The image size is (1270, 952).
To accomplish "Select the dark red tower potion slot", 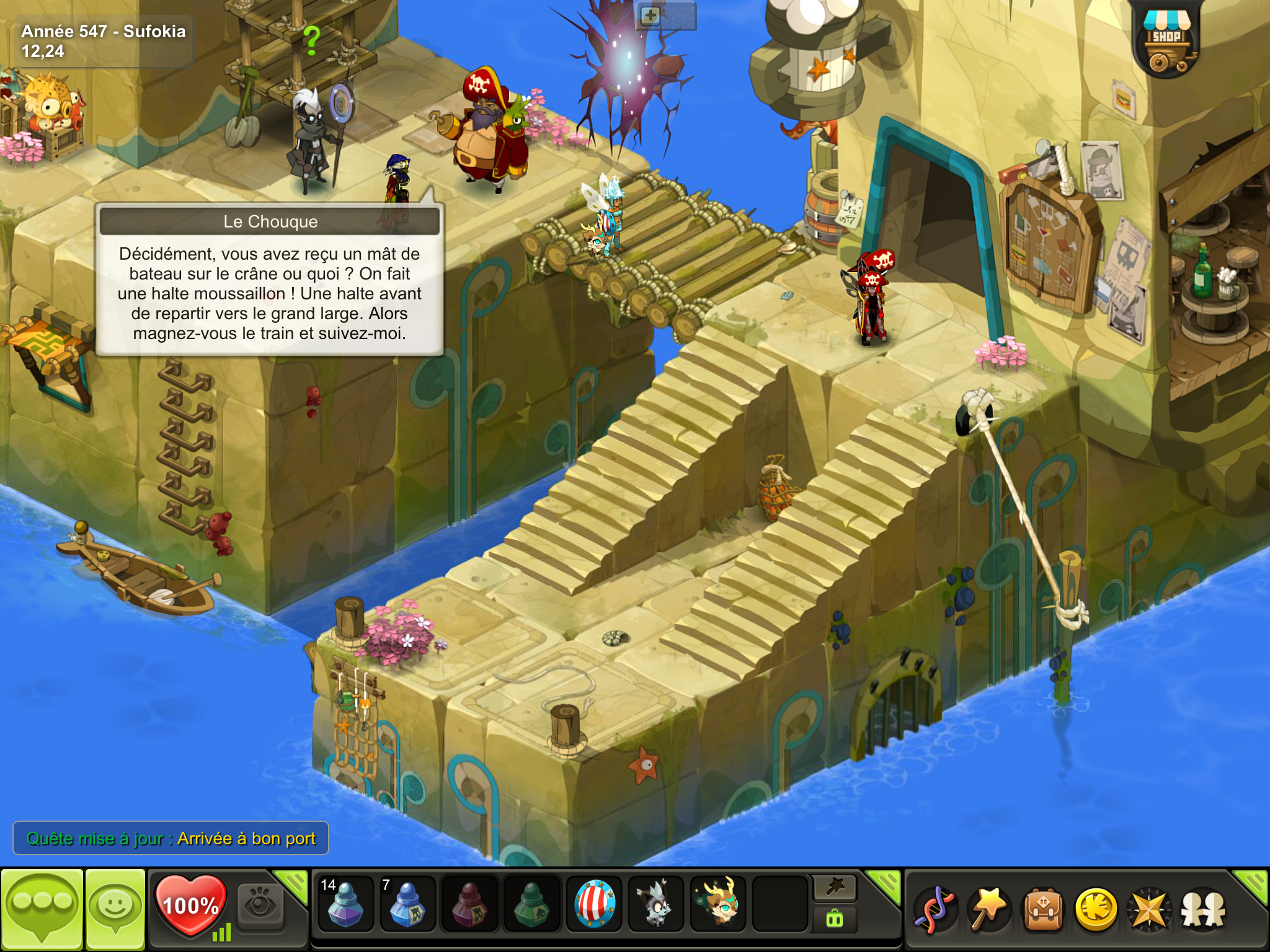I will coord(469,904).
